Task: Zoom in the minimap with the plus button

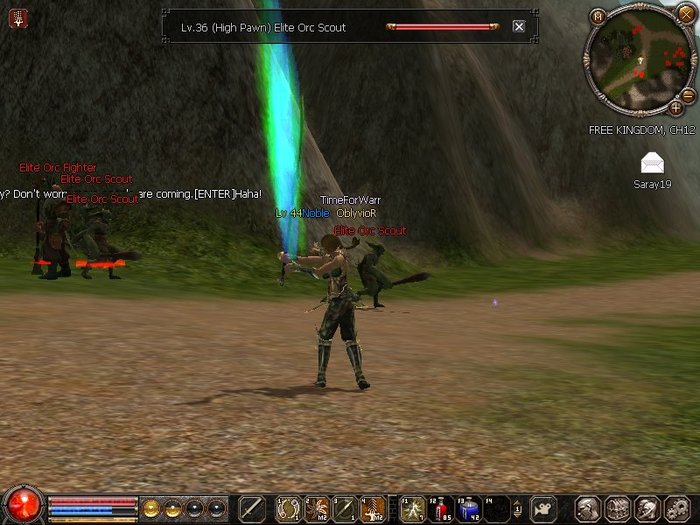Action: (x=676, y=107)
